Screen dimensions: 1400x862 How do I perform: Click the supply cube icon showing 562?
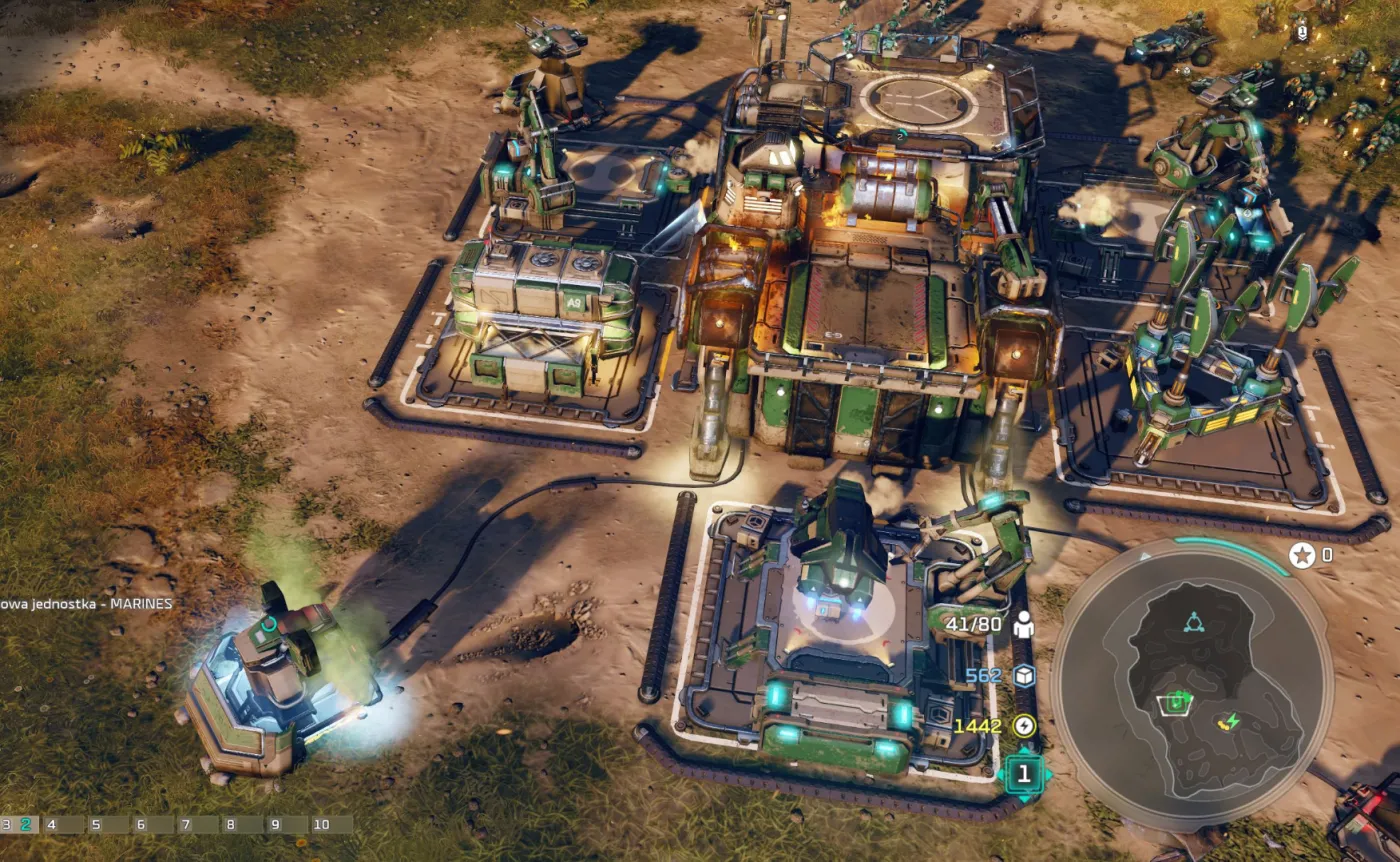pyautogui.click(x=1025, y=676)
